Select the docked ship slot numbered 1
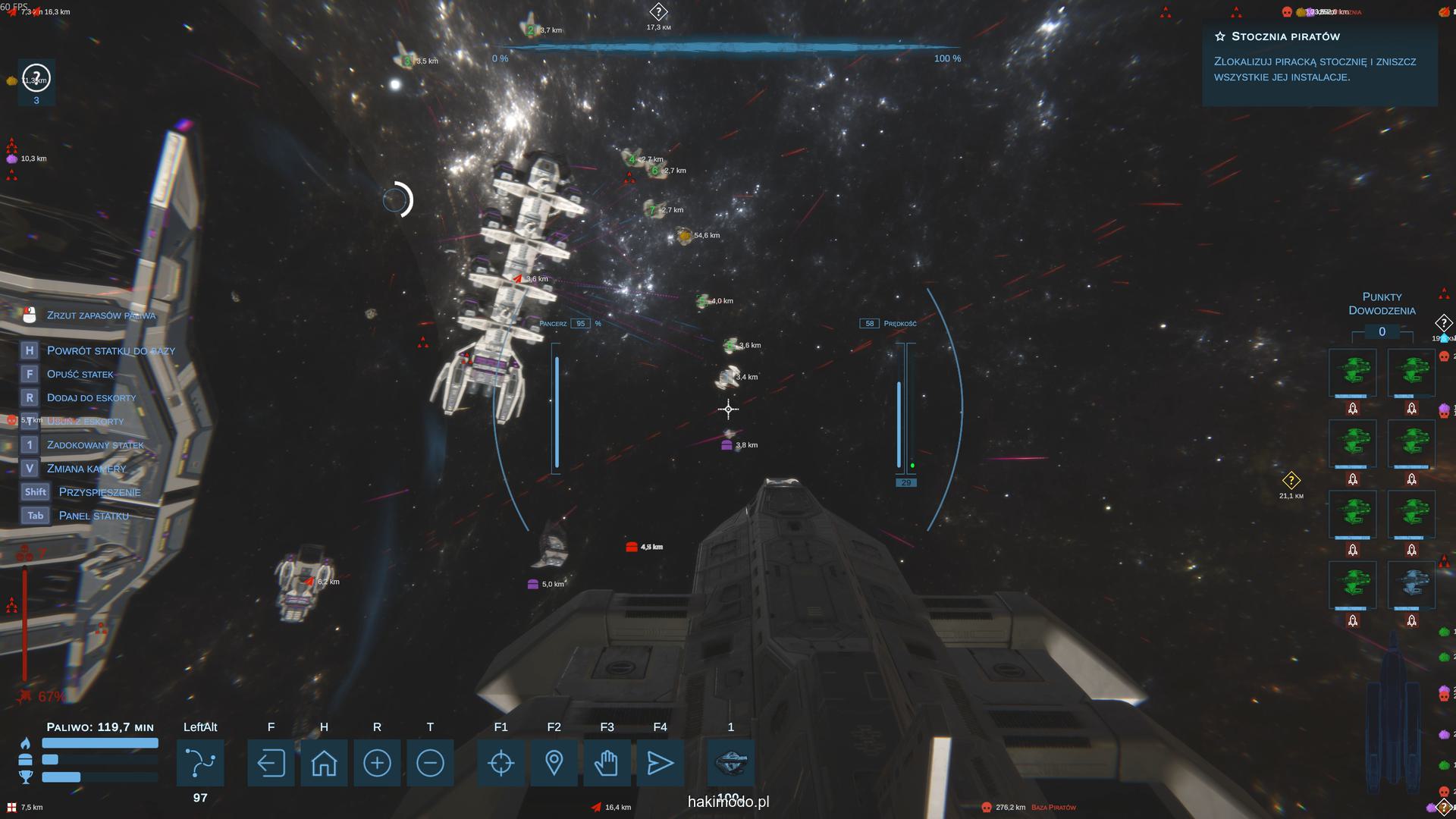The width and height of the screenshot is (1456, 819). point(731,763)
